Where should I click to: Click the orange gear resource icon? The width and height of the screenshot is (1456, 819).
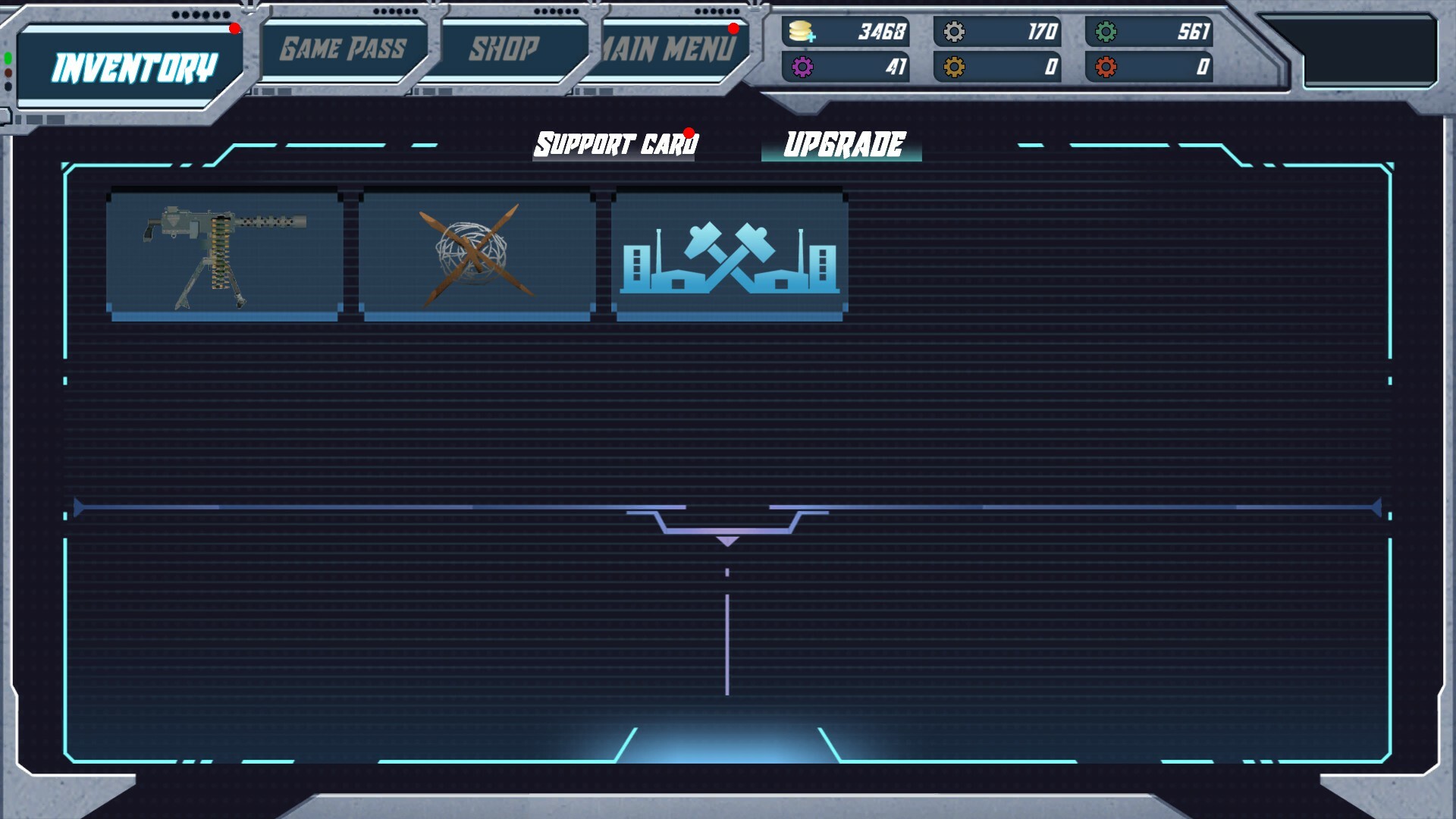point(952,67)
